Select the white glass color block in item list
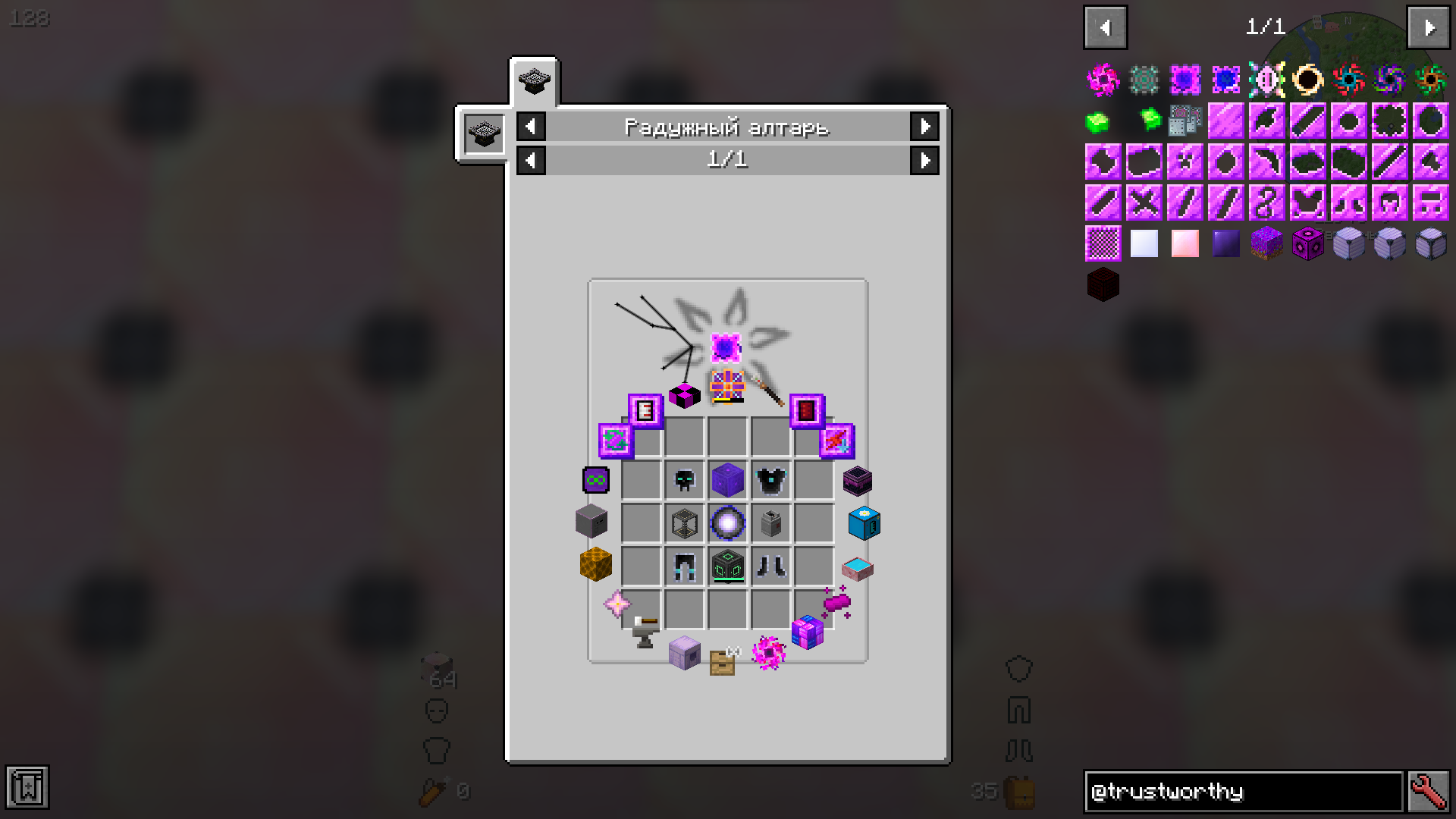1456x819 pixels. click(1144, 243)
